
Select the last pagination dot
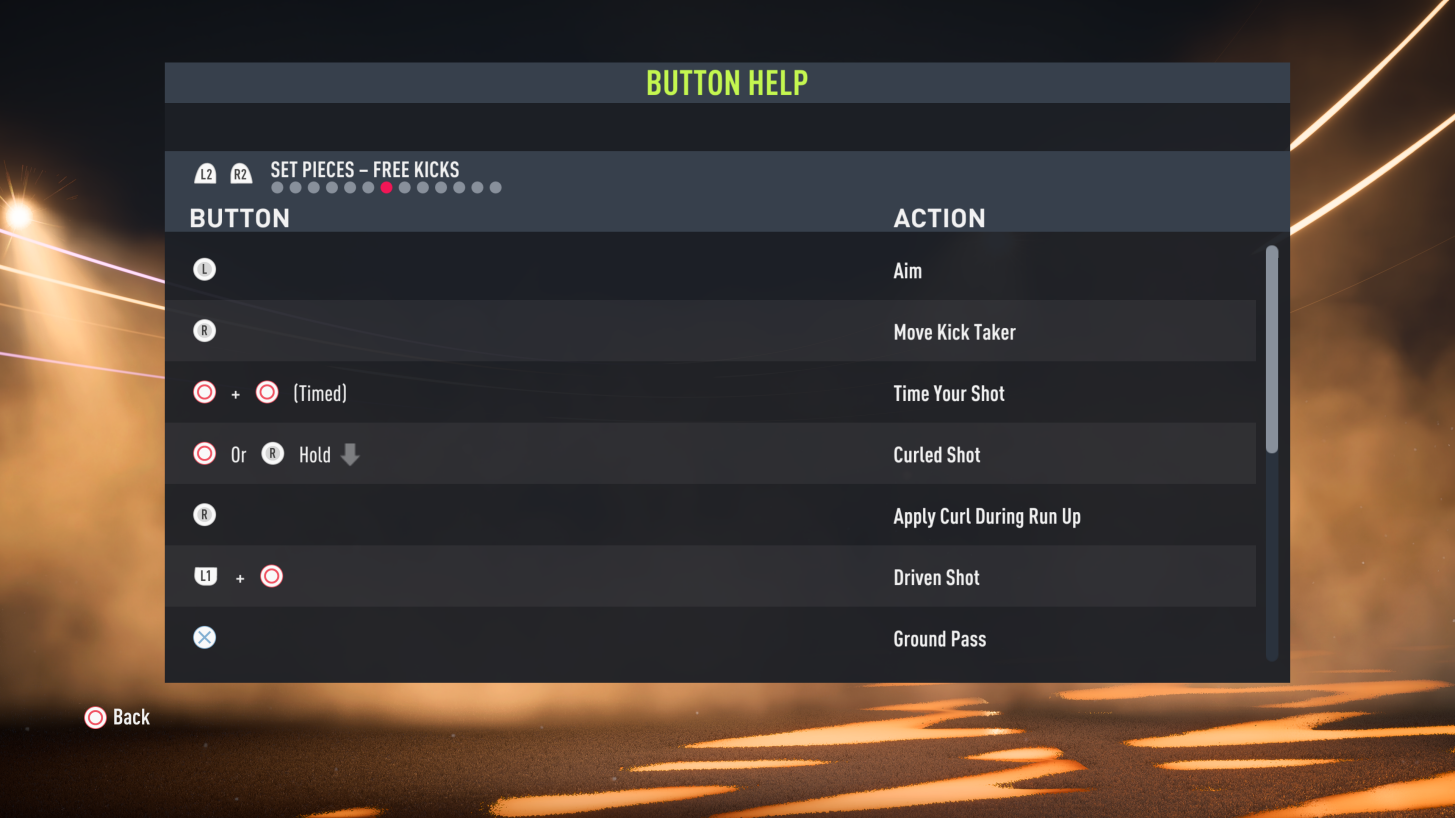[495, 187]
